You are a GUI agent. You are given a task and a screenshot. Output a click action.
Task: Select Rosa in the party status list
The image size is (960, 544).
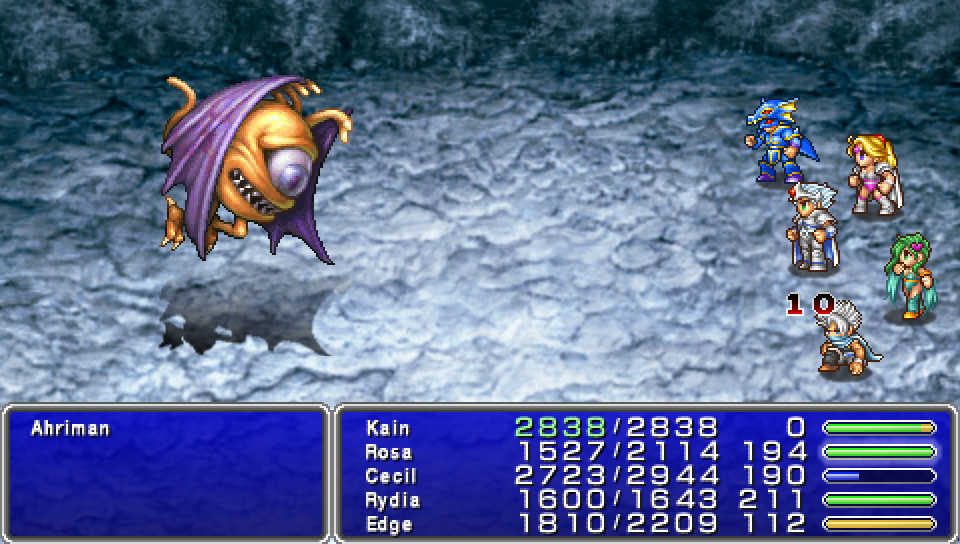(388, 452)
